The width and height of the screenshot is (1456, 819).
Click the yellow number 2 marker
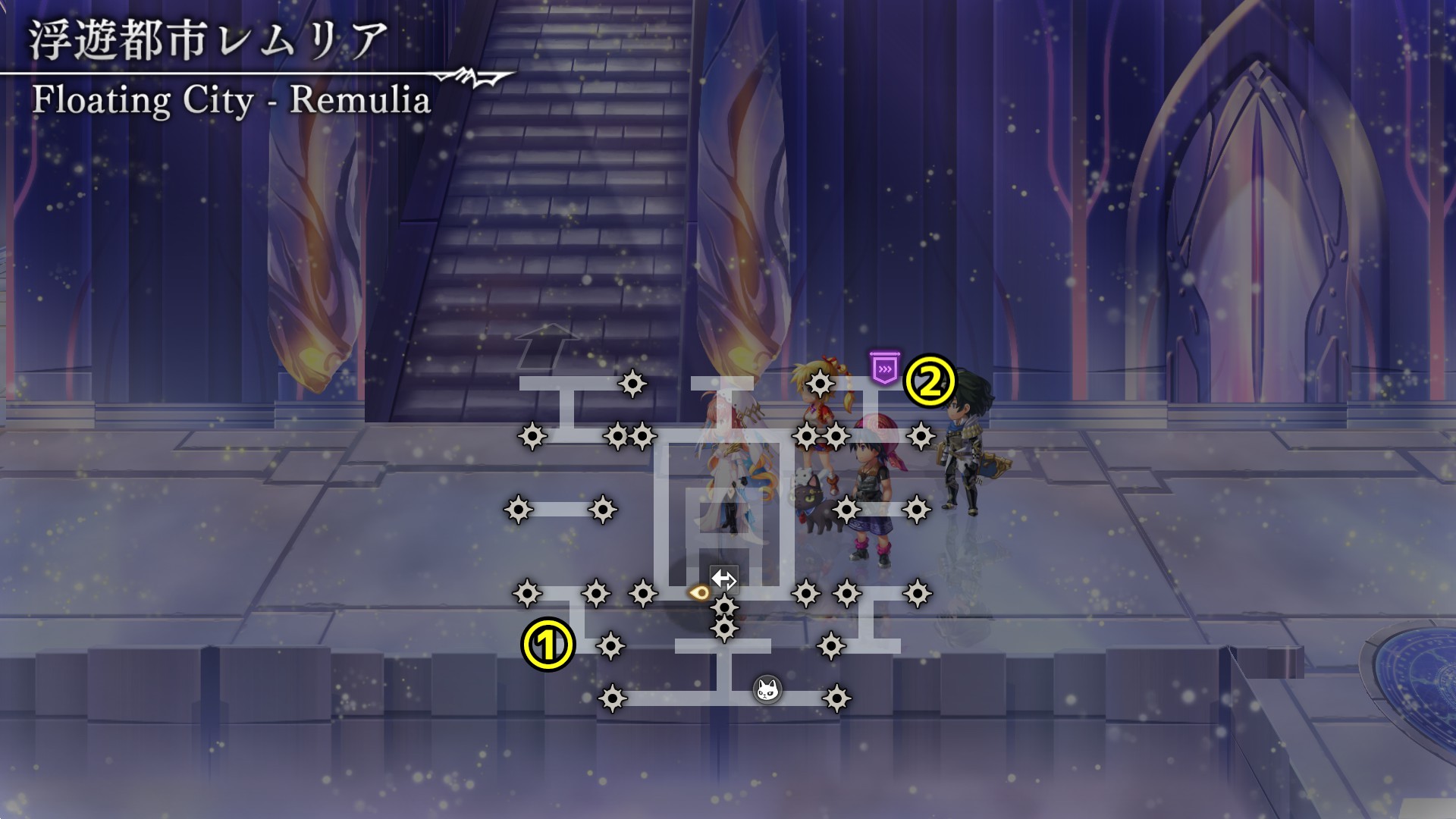point(930,381)
